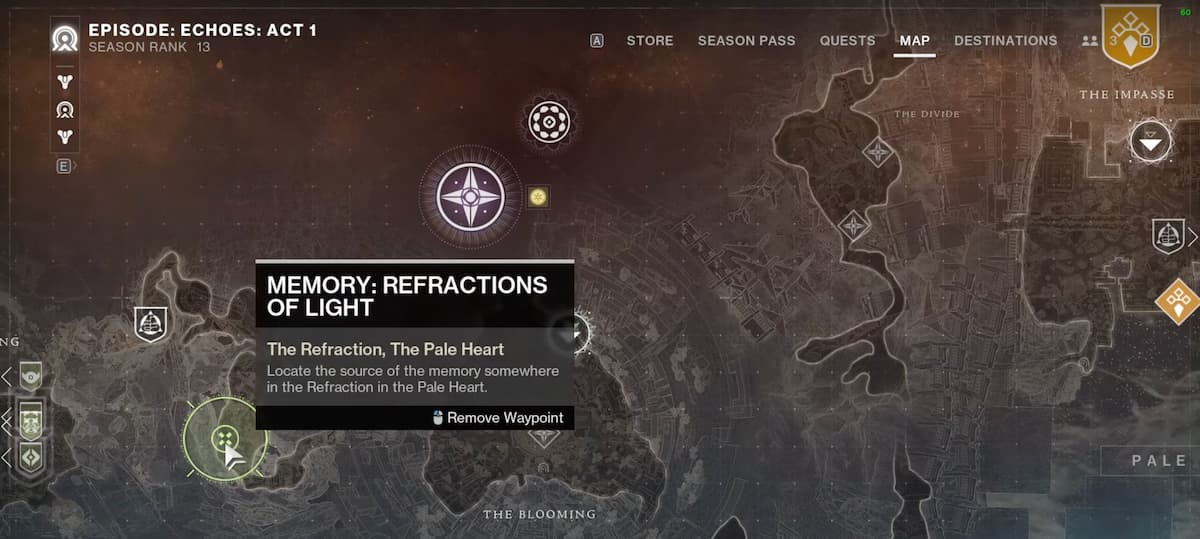Click the ship shield icon below The Impasse
This screenshot has height=539, width=1200.
[x=1167, y=236]
